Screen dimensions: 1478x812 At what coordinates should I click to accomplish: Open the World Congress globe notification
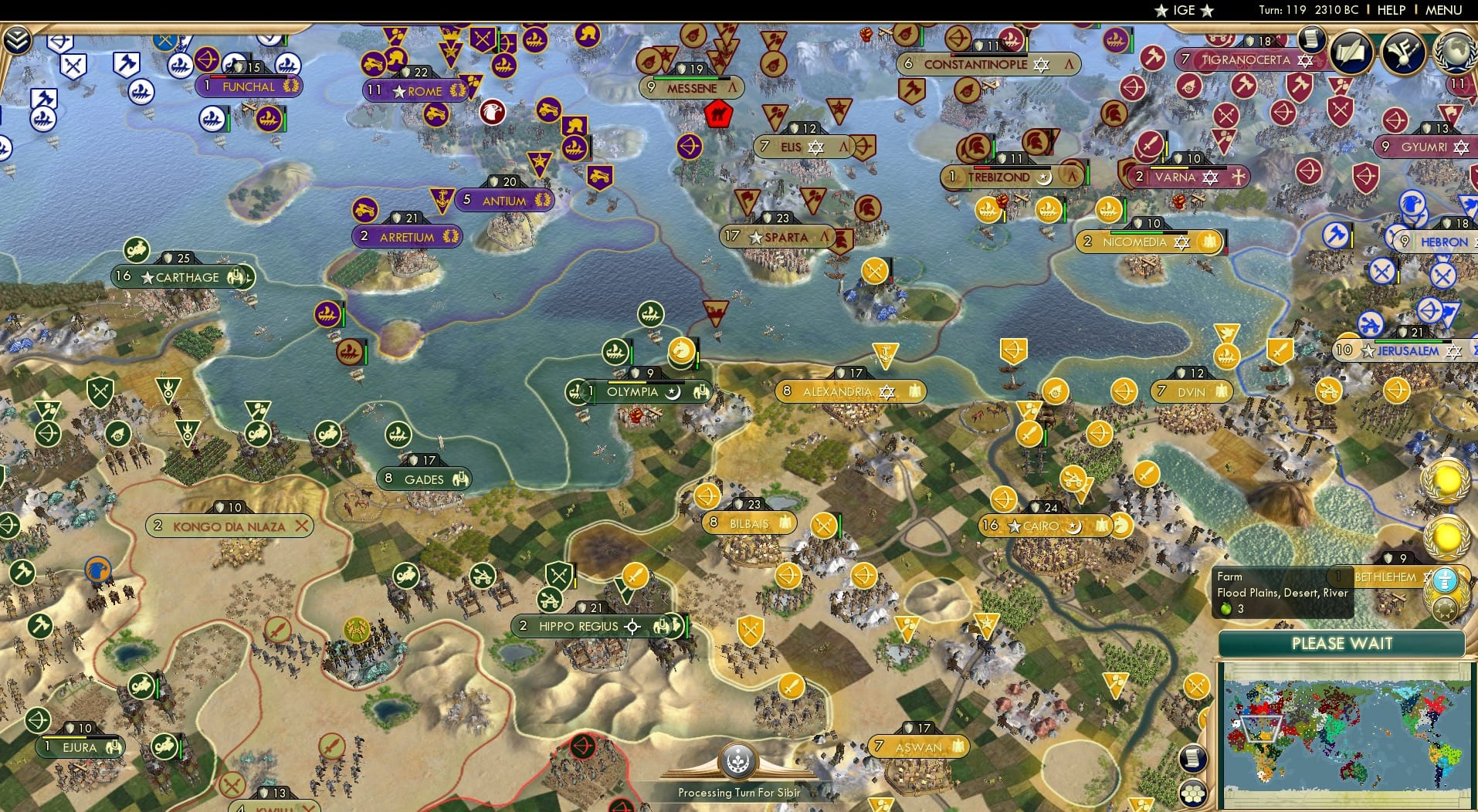click(1454, 50)
